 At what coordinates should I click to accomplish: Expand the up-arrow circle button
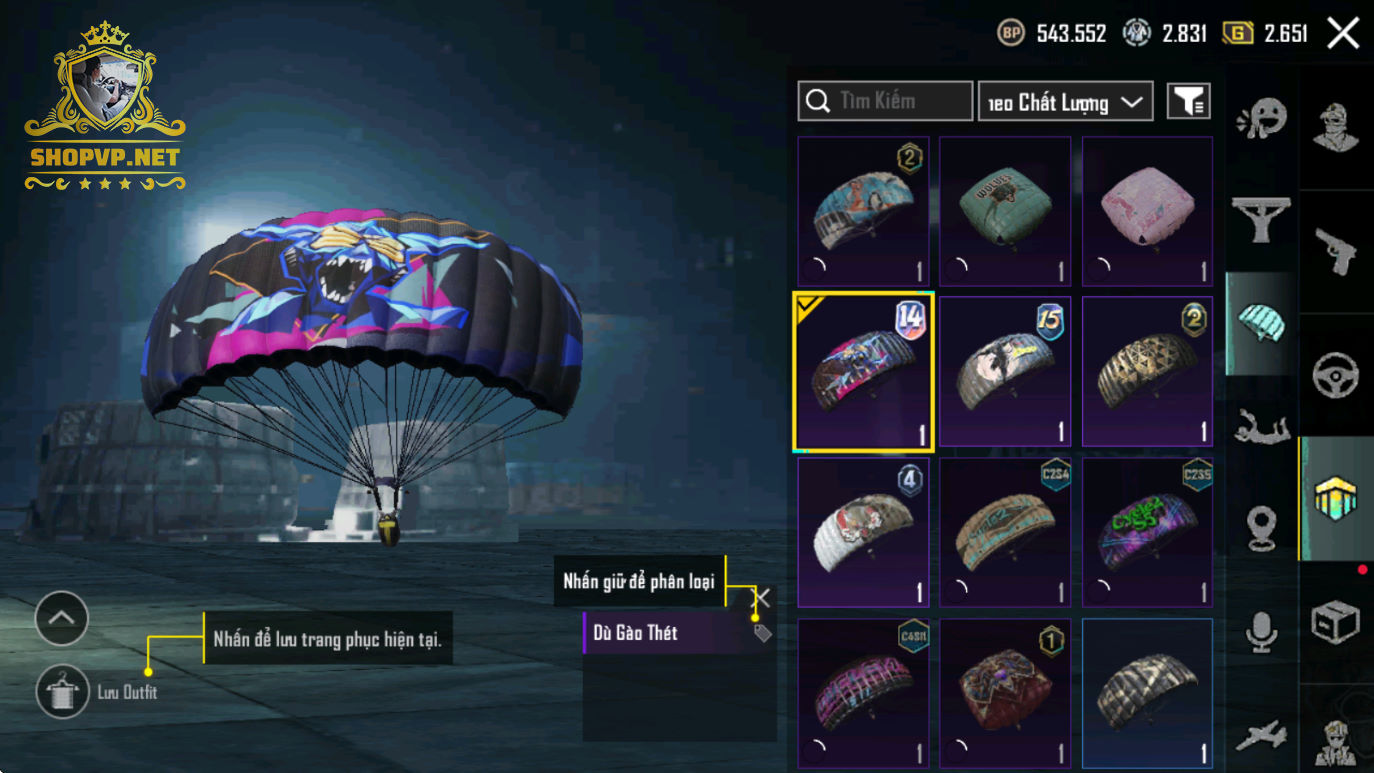[62, 619]
